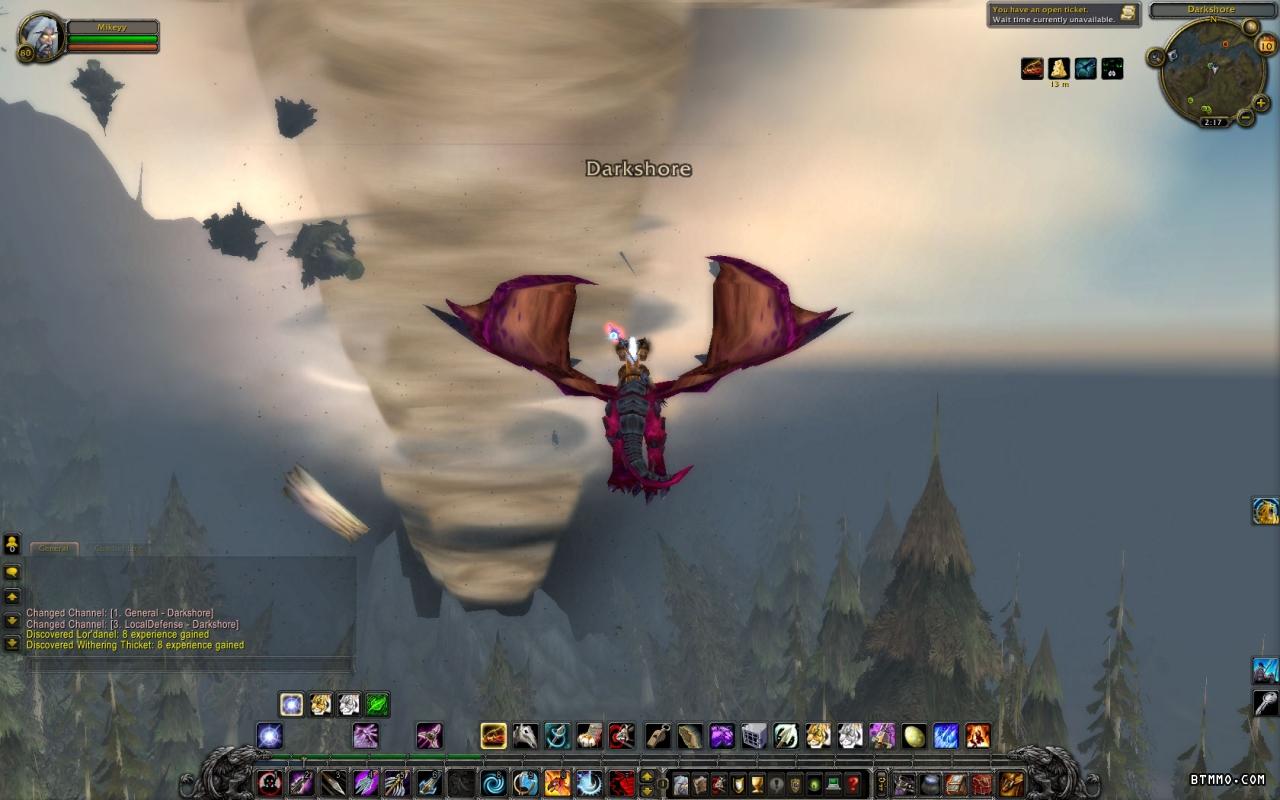Activate the blue swirl spell icon
The width and height of the screenshot is (1280, 800).
pyautogui.click(x=493, y=783)
